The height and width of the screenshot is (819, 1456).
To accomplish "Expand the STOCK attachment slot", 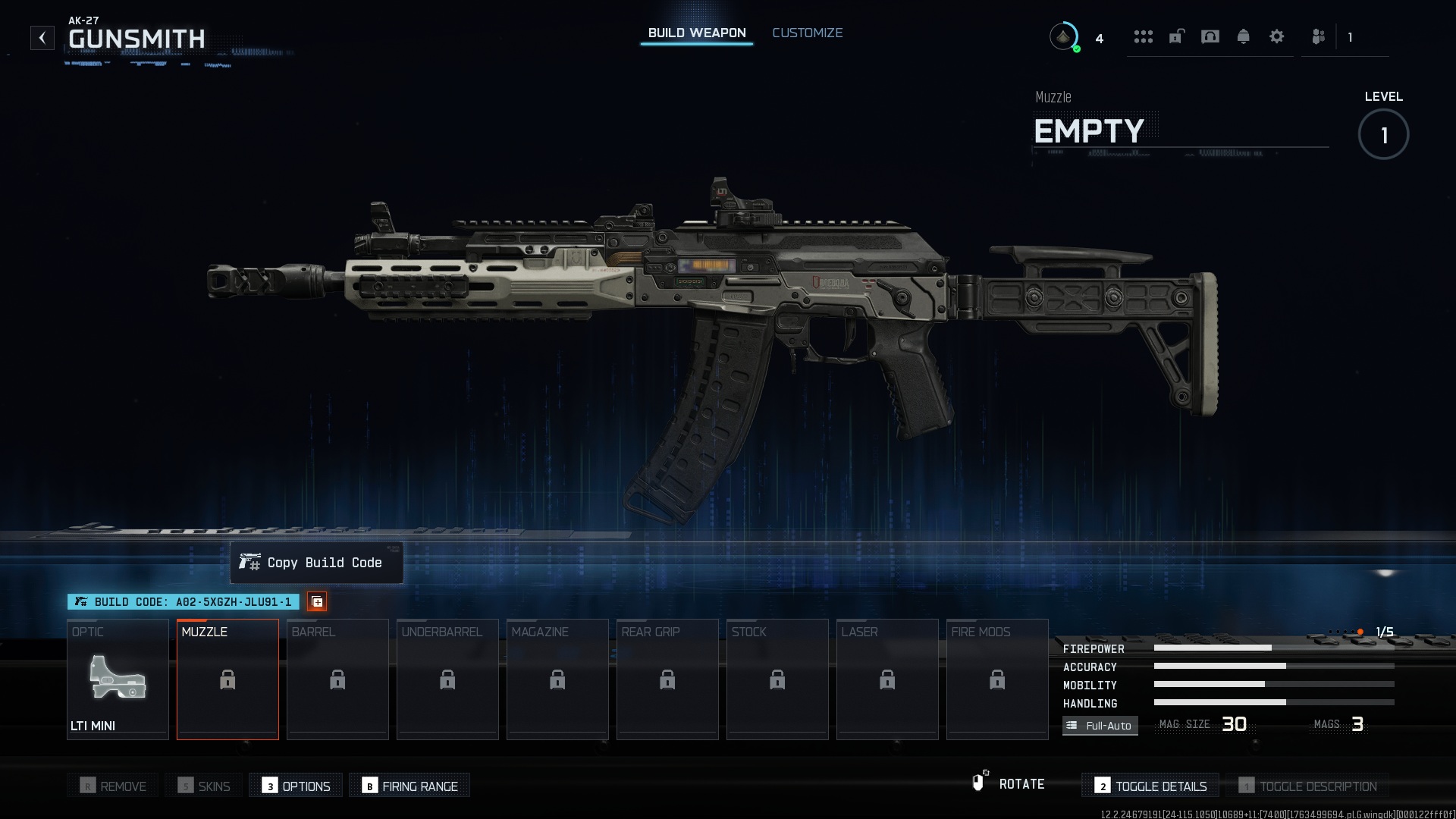I will pyautogui.click(x=777, y=679).
